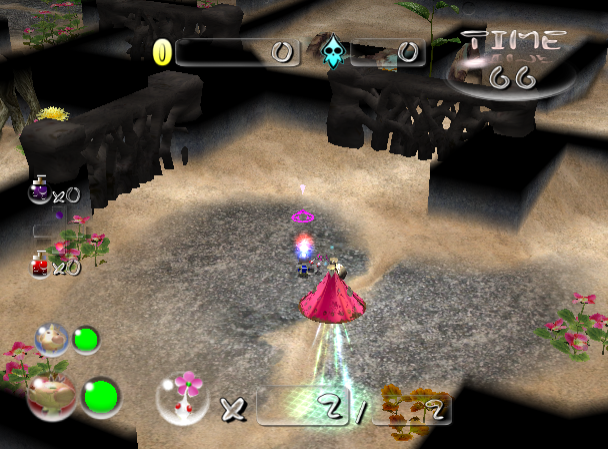Use the red ultra-spicy spray icon

pos(40,265)
